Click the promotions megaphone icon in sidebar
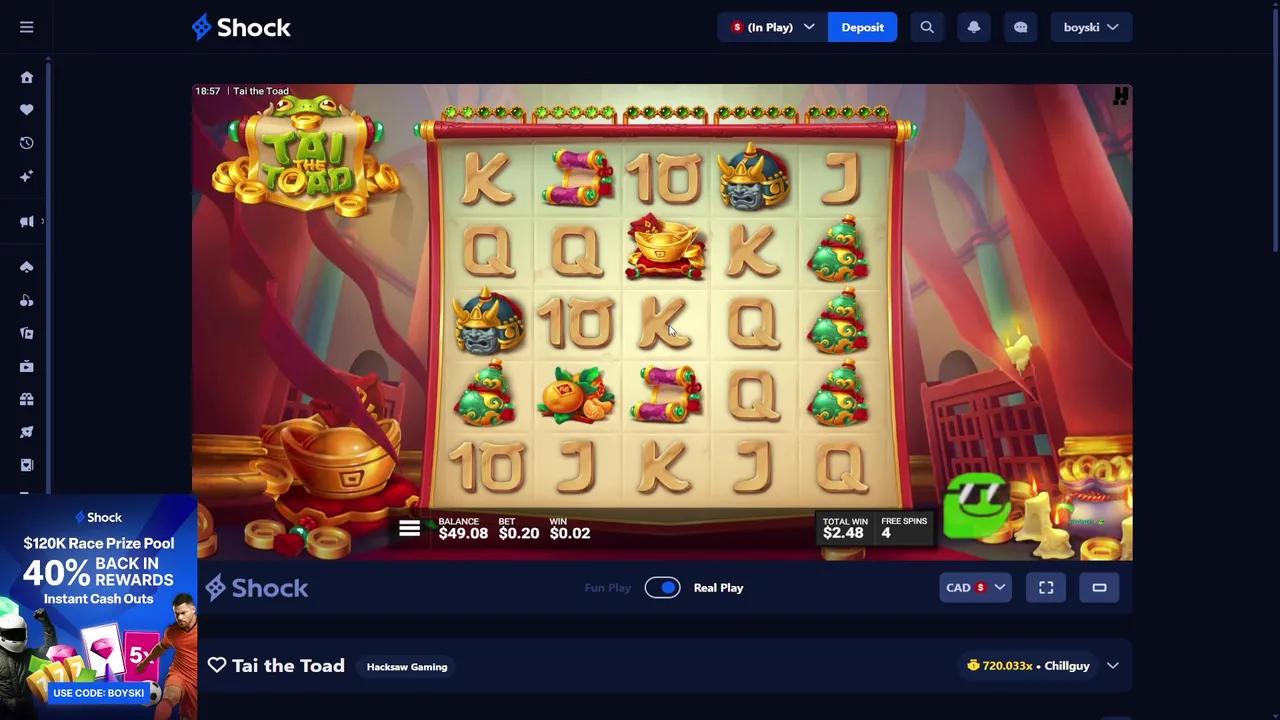 pos(27,221)
